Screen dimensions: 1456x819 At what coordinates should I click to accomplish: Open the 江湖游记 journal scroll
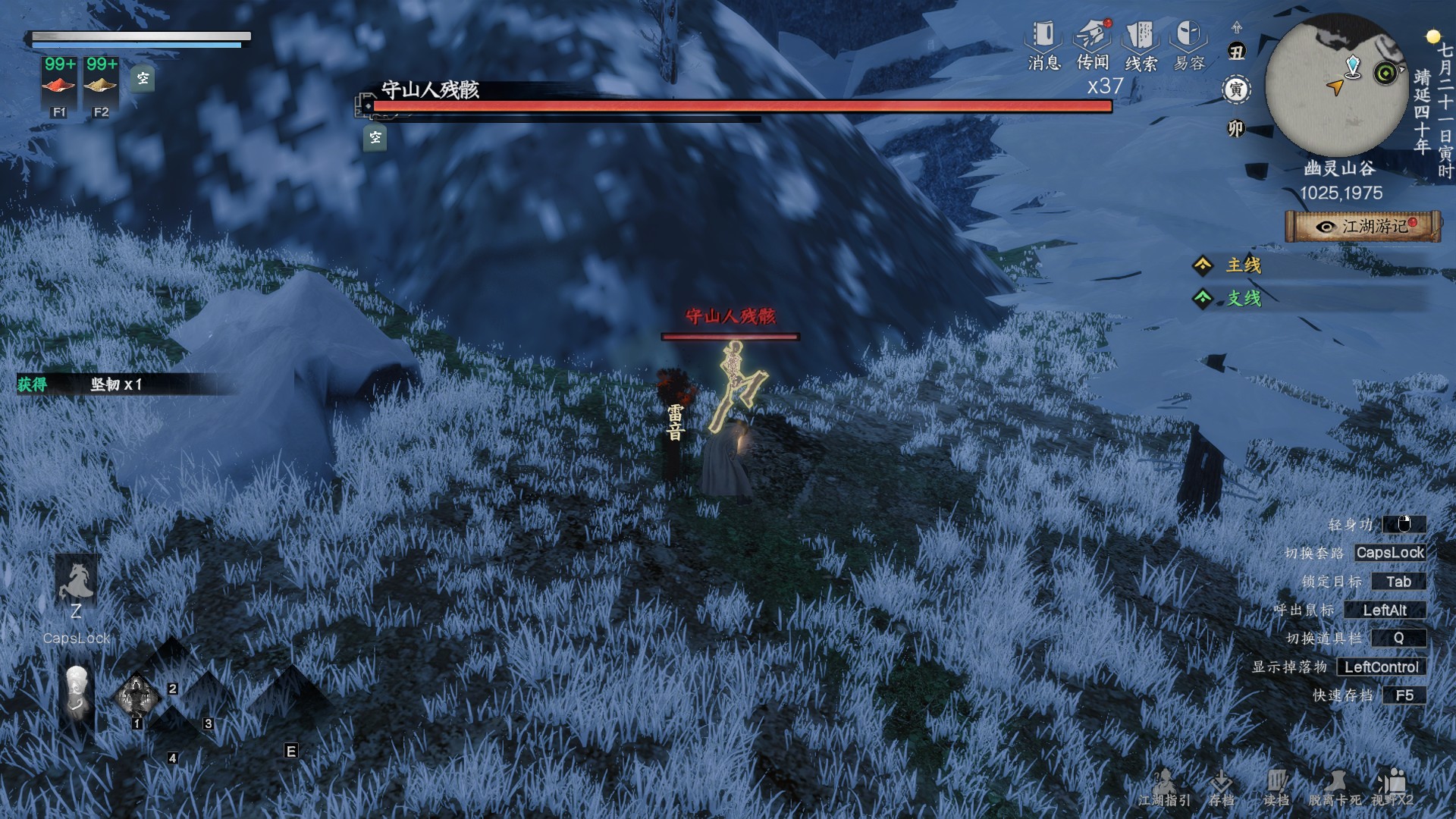click(x=1363, y=227)
